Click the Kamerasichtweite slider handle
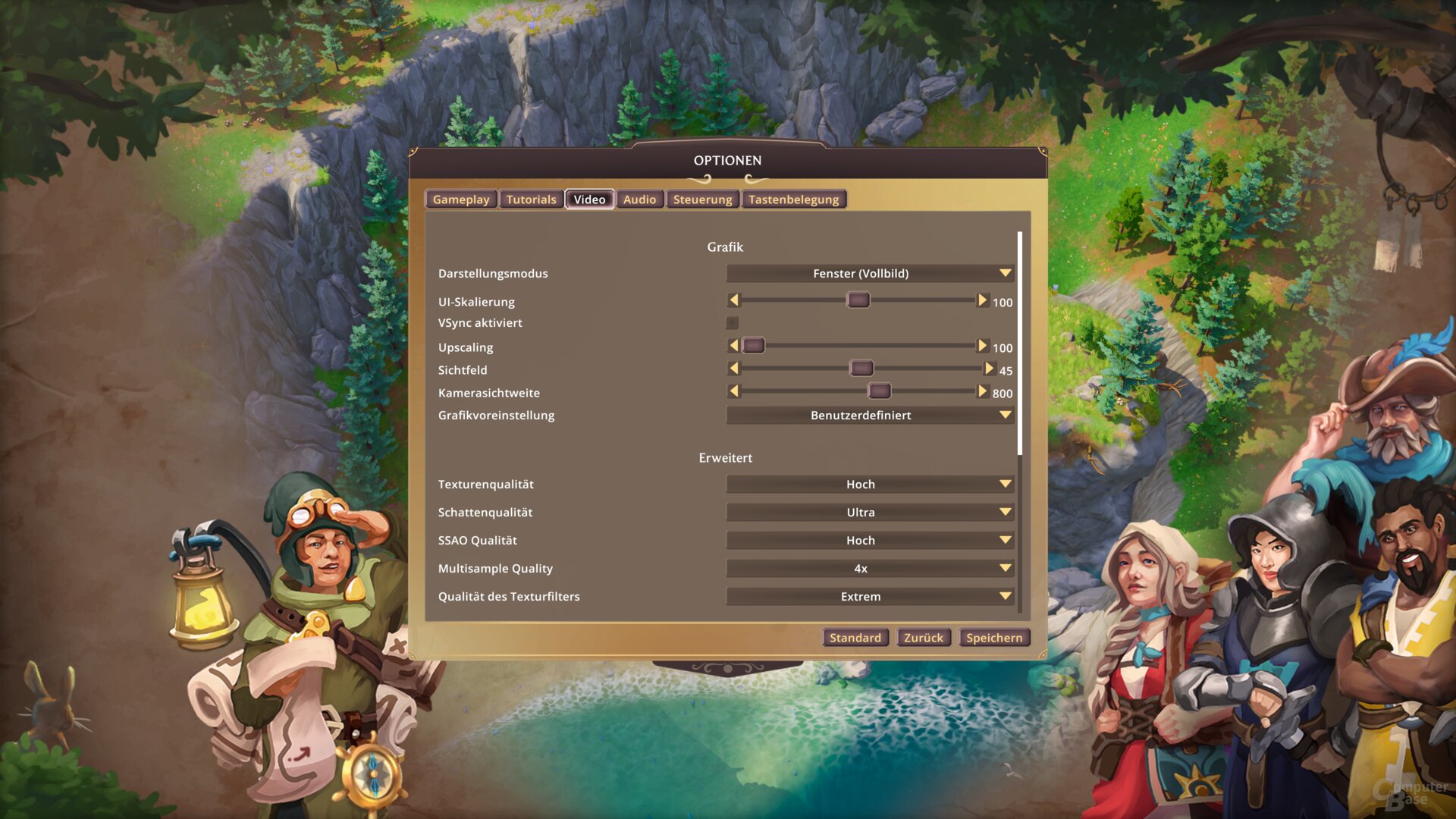Viewport: 1456px width, 819px height. (879, 391)
